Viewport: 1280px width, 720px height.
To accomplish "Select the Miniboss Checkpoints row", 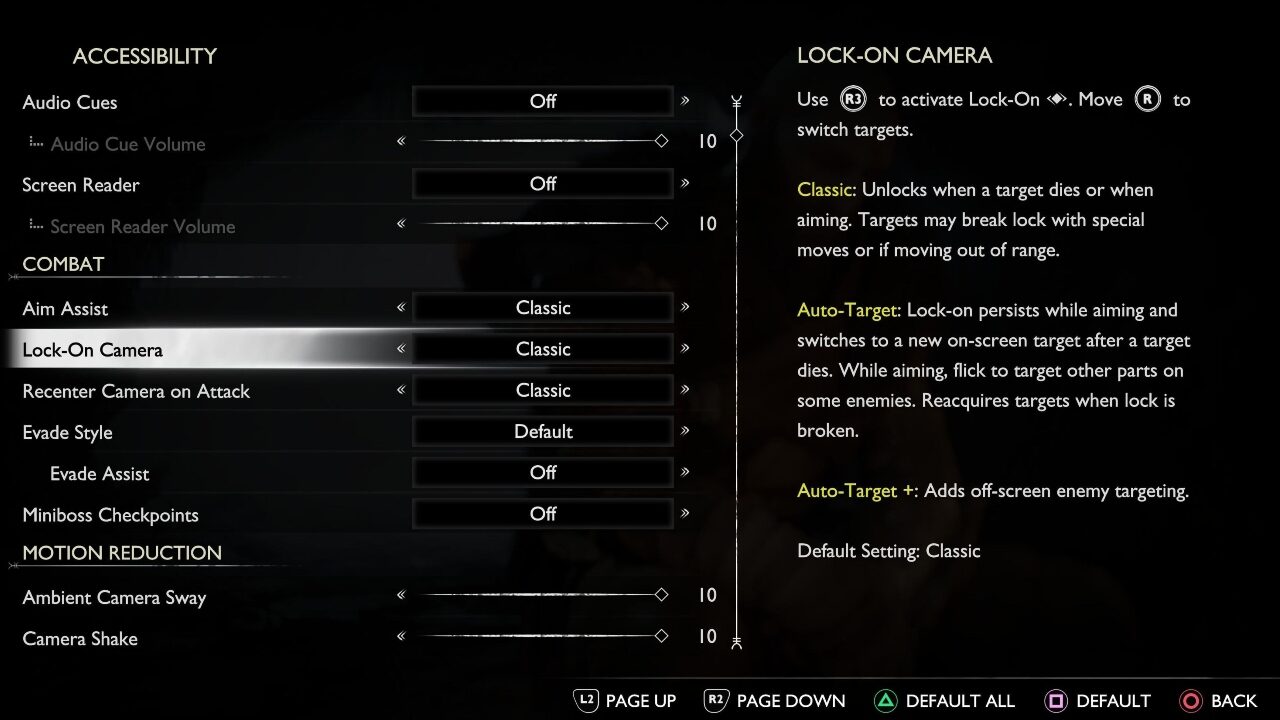I will (x=111, y=515).
